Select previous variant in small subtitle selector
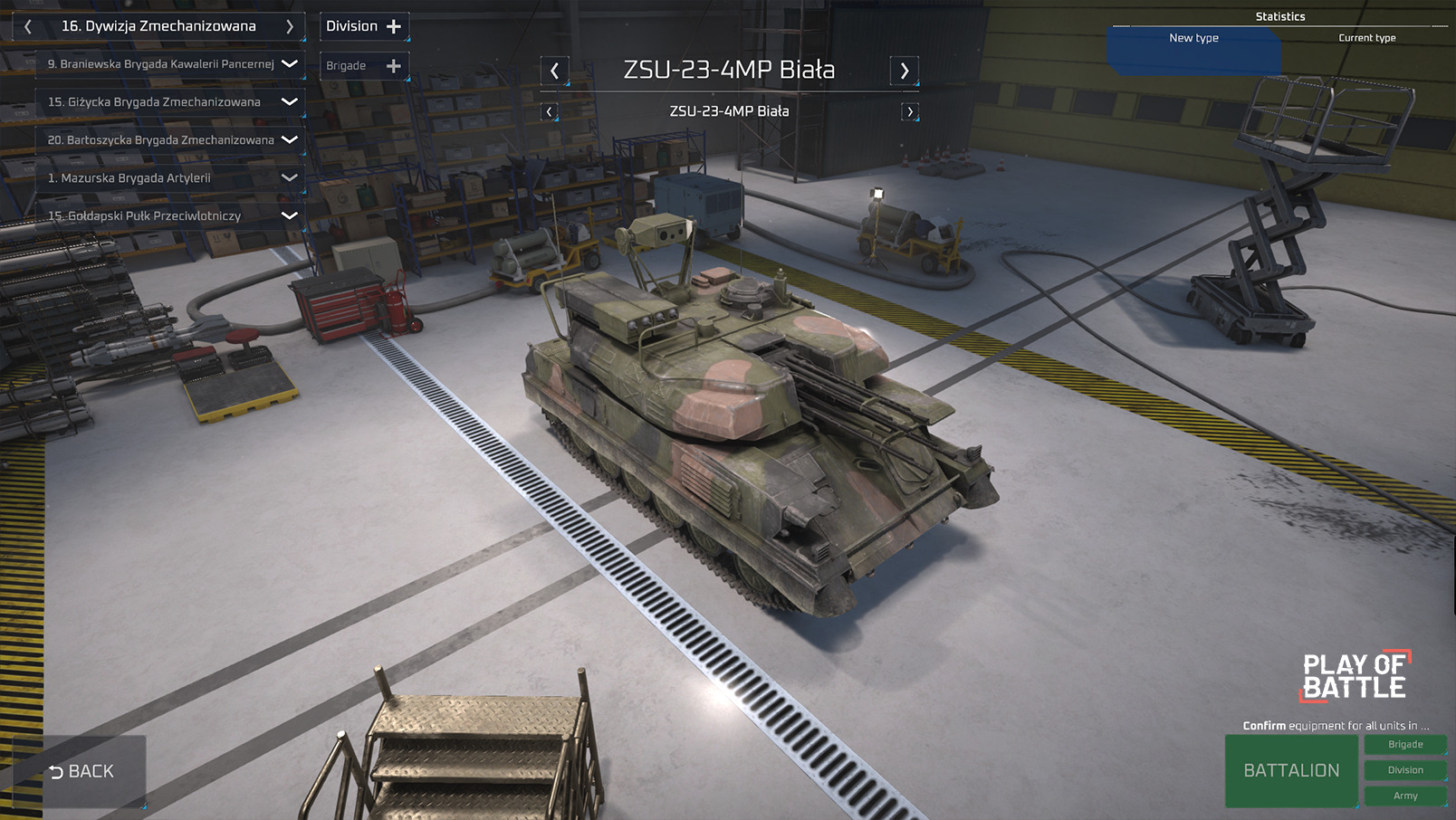1456x820 pixels. click(549, 112)
